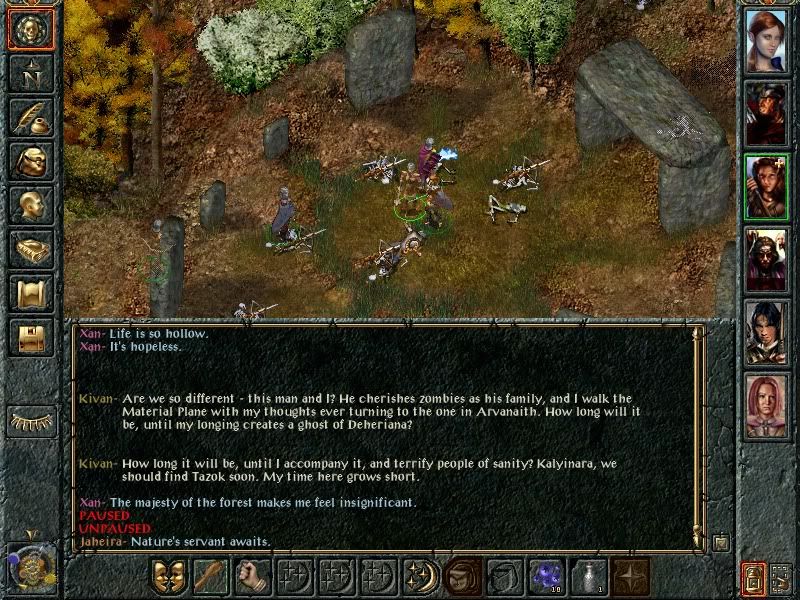This screenshot has width=800, height=600.
Task: Open the journal with quill icon
Action: tap(30, 117)
